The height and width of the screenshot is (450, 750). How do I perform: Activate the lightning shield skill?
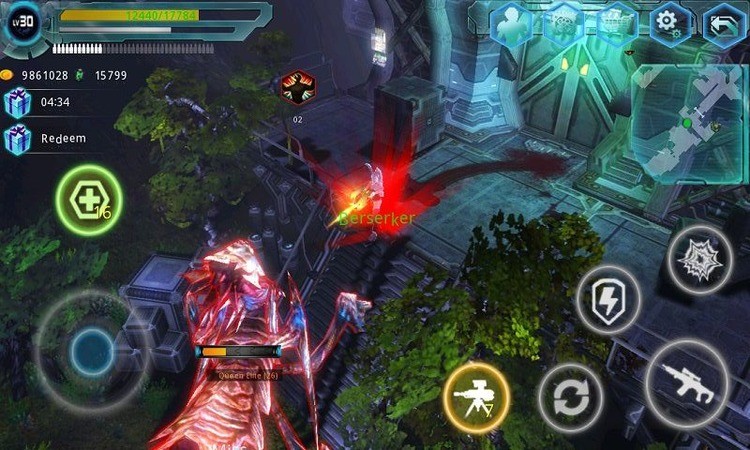pos(608,298)
